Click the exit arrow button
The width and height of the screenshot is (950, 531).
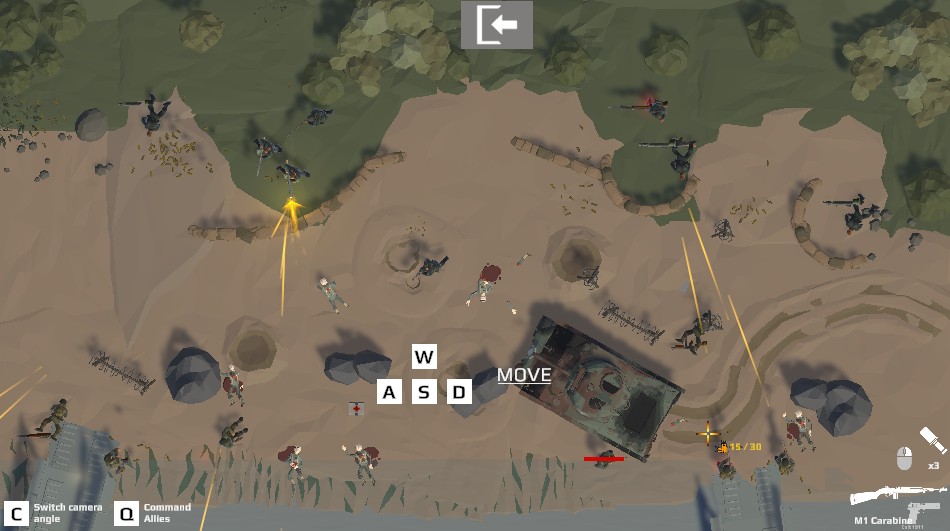pyautogui.click(x=497, y=25)
